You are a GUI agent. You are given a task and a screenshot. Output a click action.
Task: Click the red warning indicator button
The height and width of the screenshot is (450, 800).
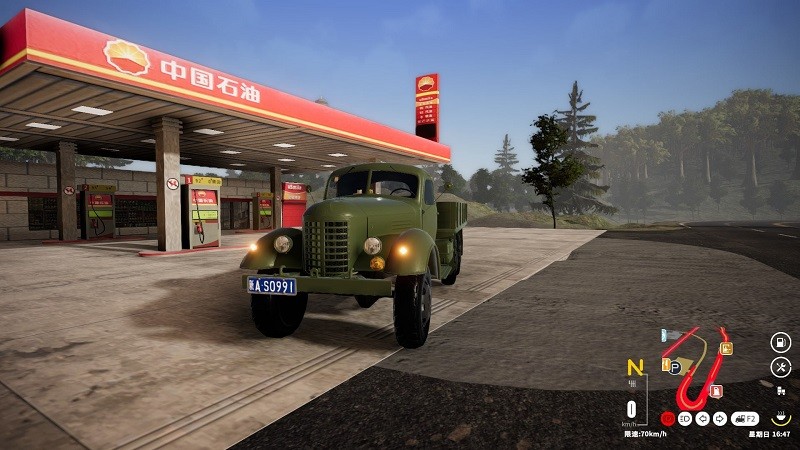[x=668, y=419]
